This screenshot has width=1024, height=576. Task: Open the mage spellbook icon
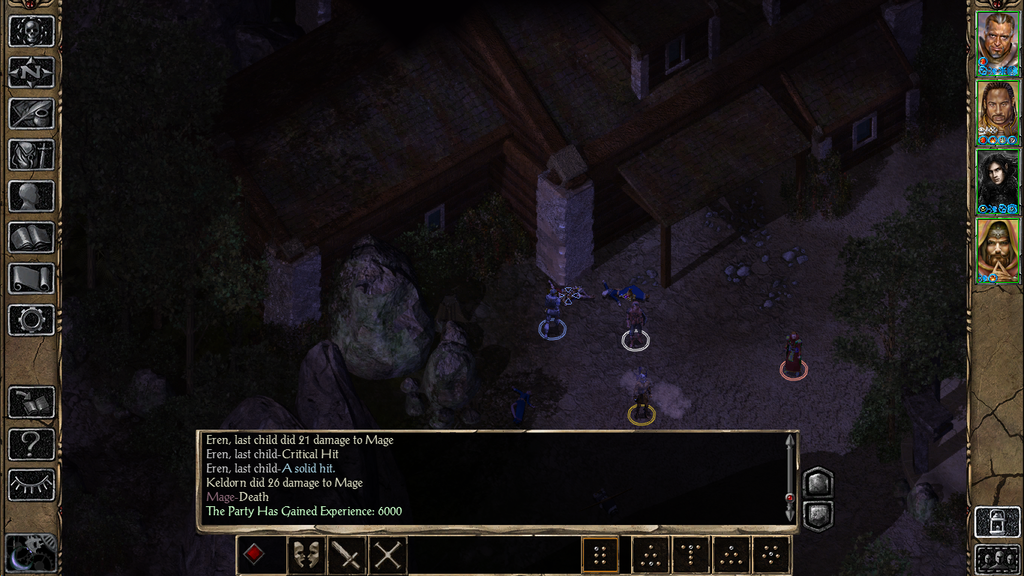(31, 237)
